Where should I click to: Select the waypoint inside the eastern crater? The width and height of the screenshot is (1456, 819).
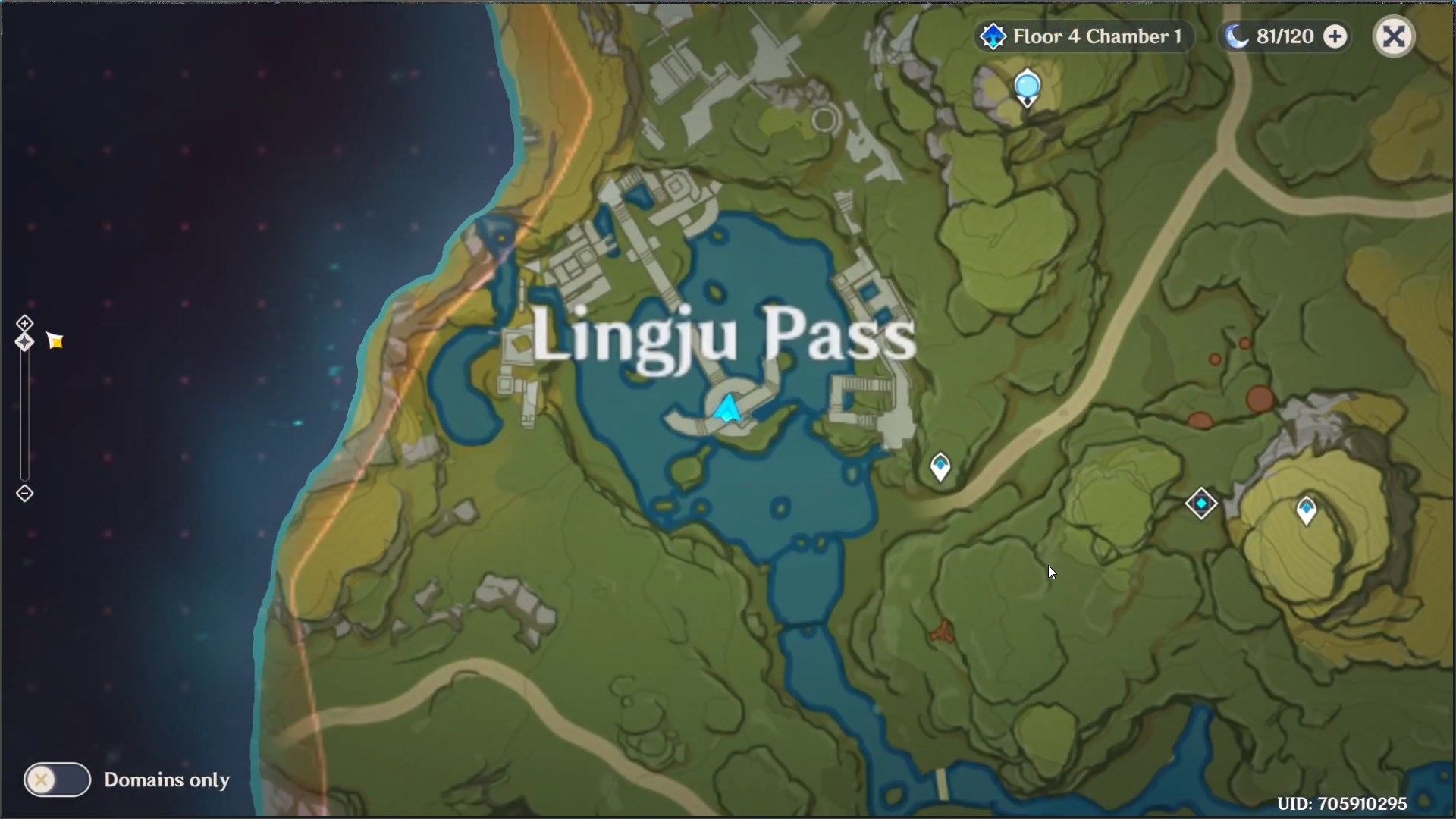coord(1307,510)
